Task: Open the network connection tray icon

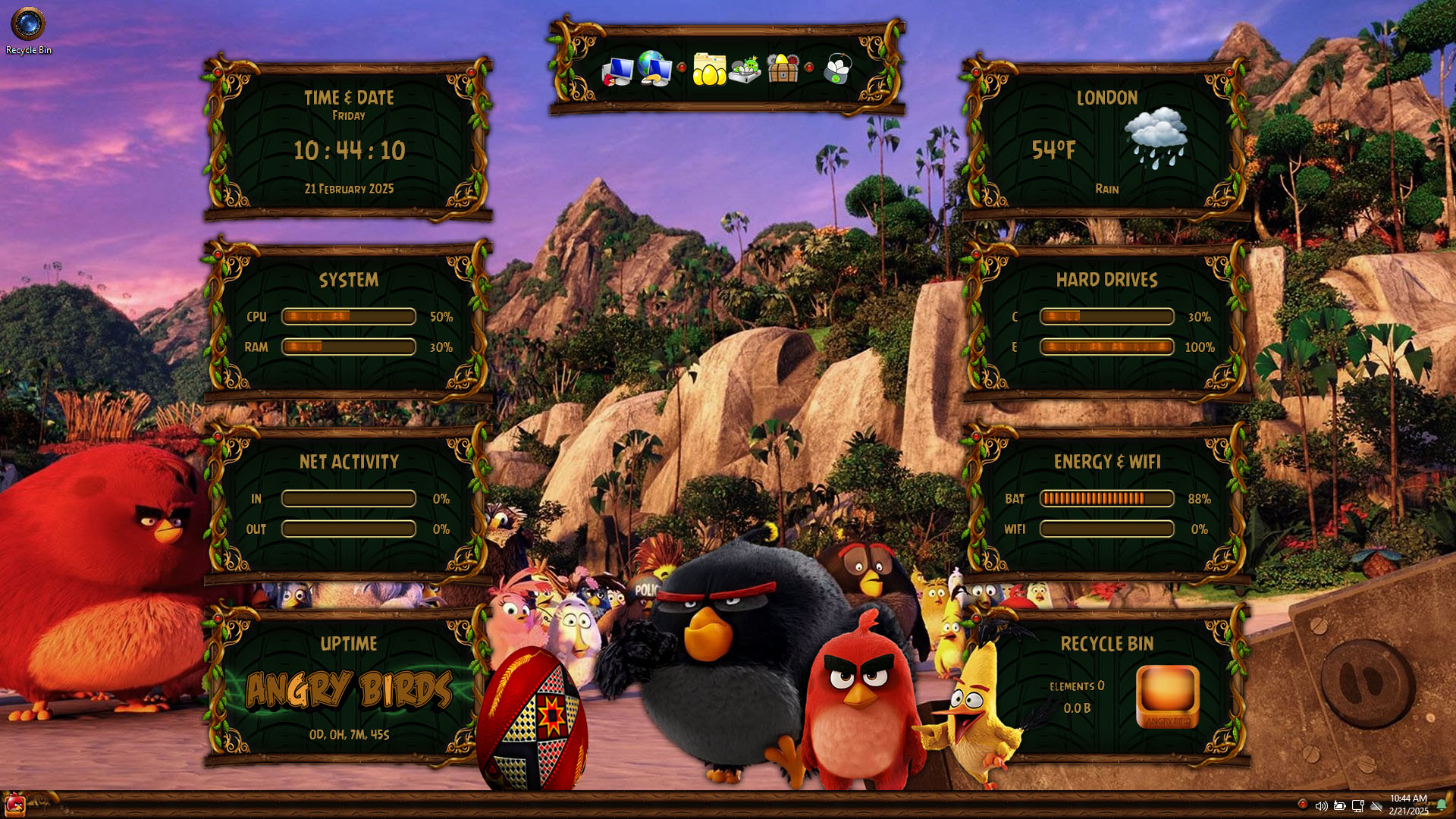Action: pos(1357,805)
